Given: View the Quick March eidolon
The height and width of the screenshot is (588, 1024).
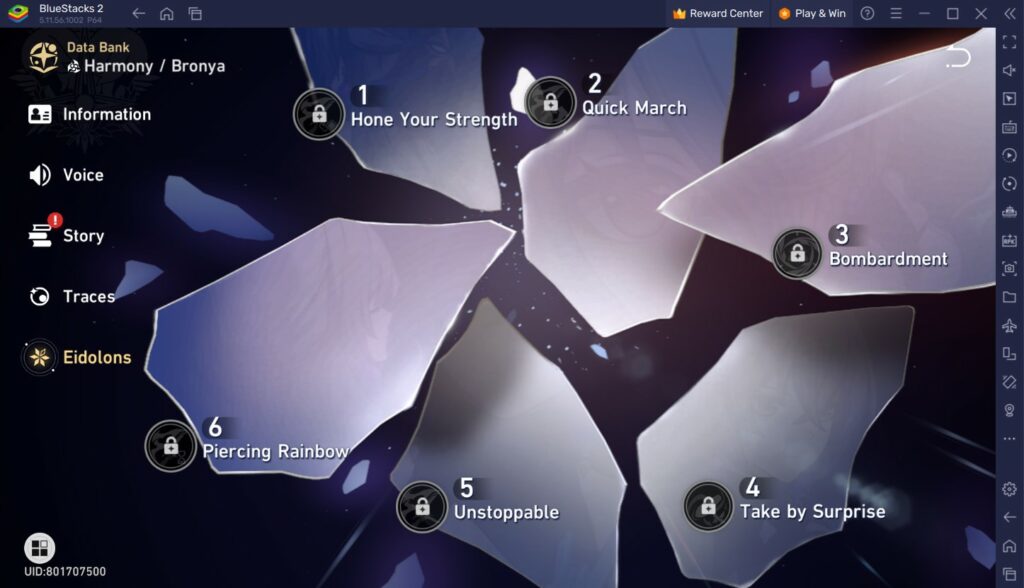Looking at the screenshot, I should [x=550, y=102].
